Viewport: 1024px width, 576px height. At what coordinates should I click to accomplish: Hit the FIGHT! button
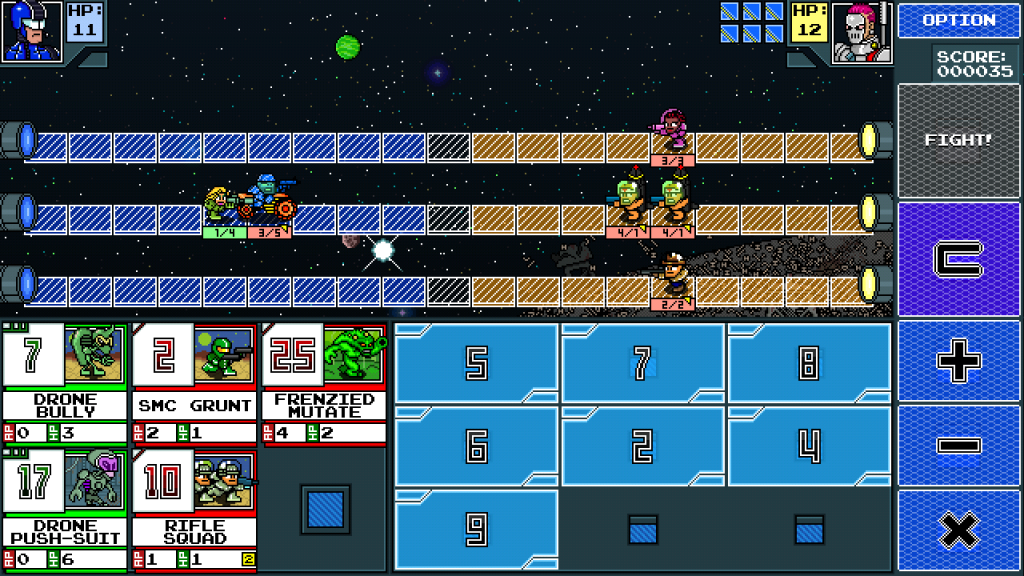coord(959,140)
